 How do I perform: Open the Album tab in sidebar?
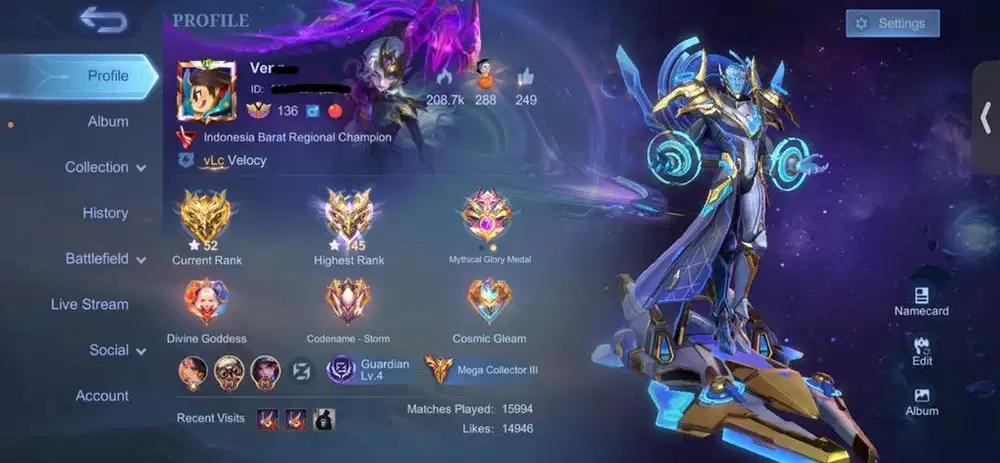click(x=107, y=122)
